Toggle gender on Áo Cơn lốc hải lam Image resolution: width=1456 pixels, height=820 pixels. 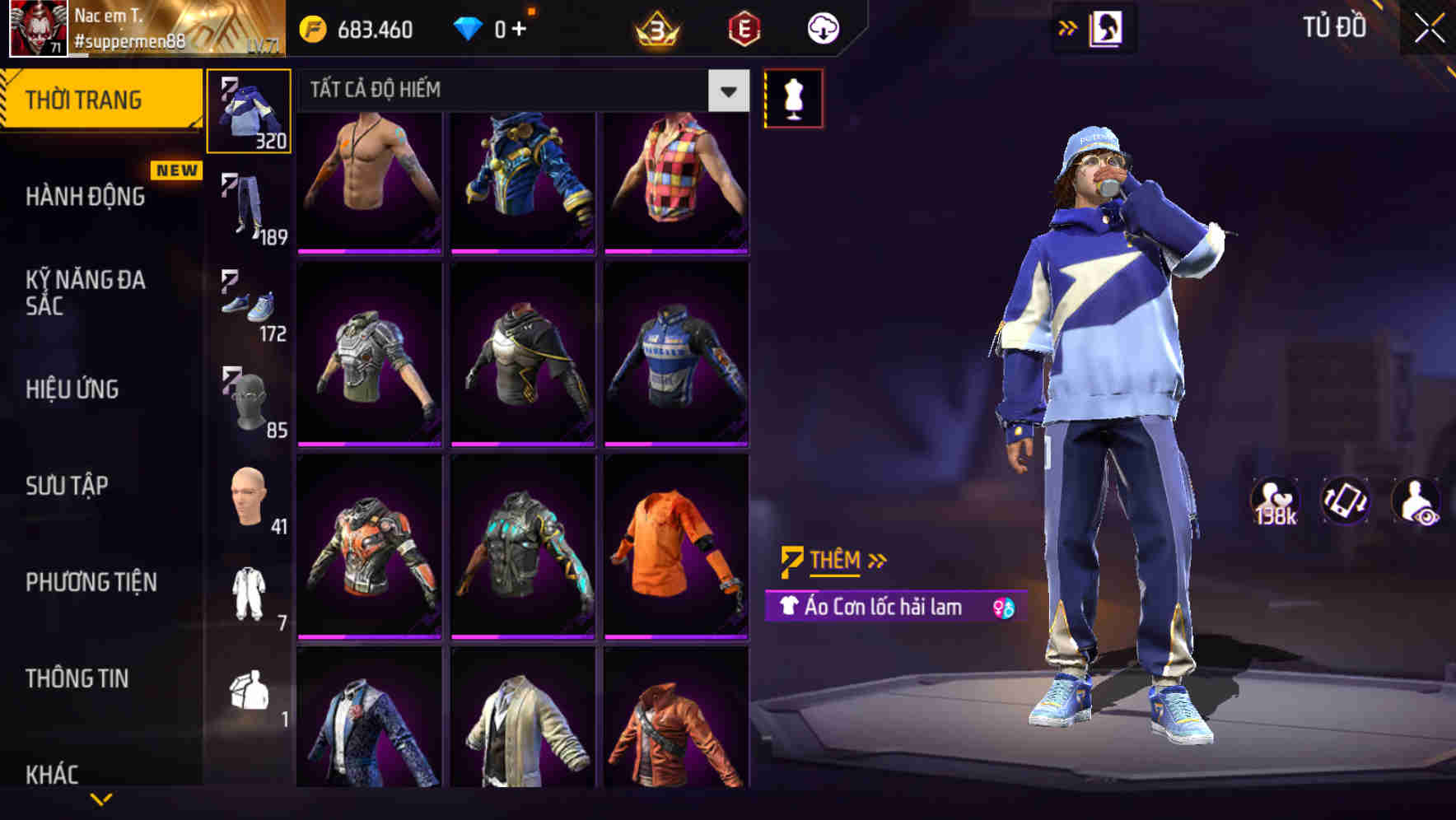coord(1003,607)
